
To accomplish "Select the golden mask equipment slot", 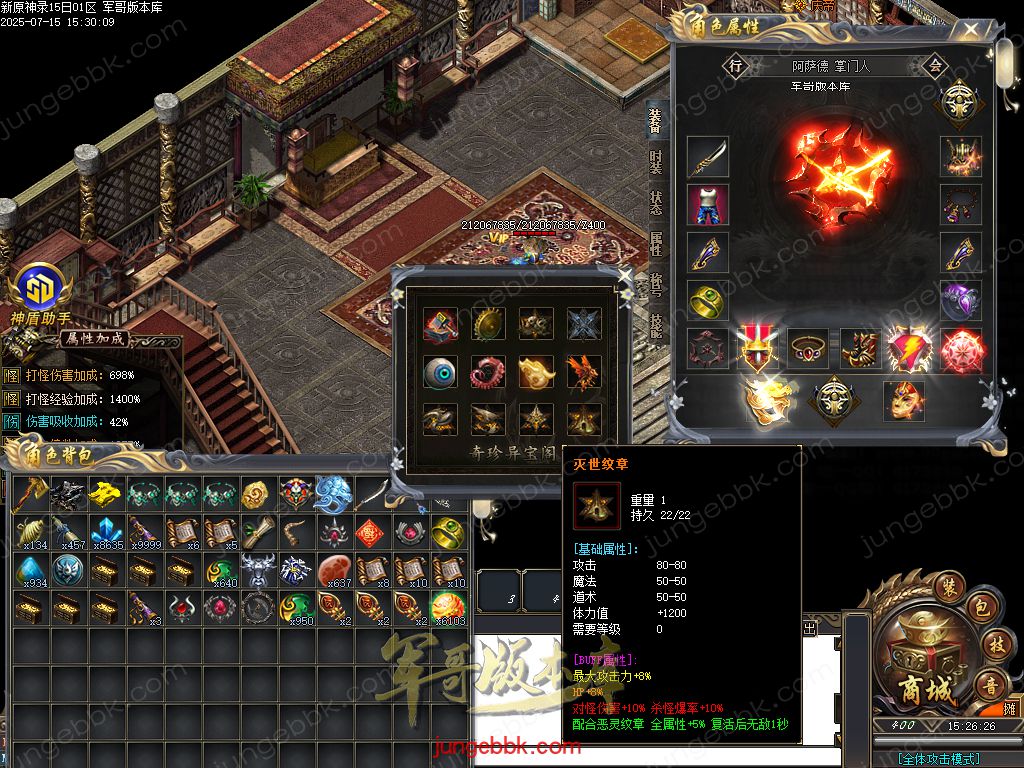I will (x=903, y=399).
